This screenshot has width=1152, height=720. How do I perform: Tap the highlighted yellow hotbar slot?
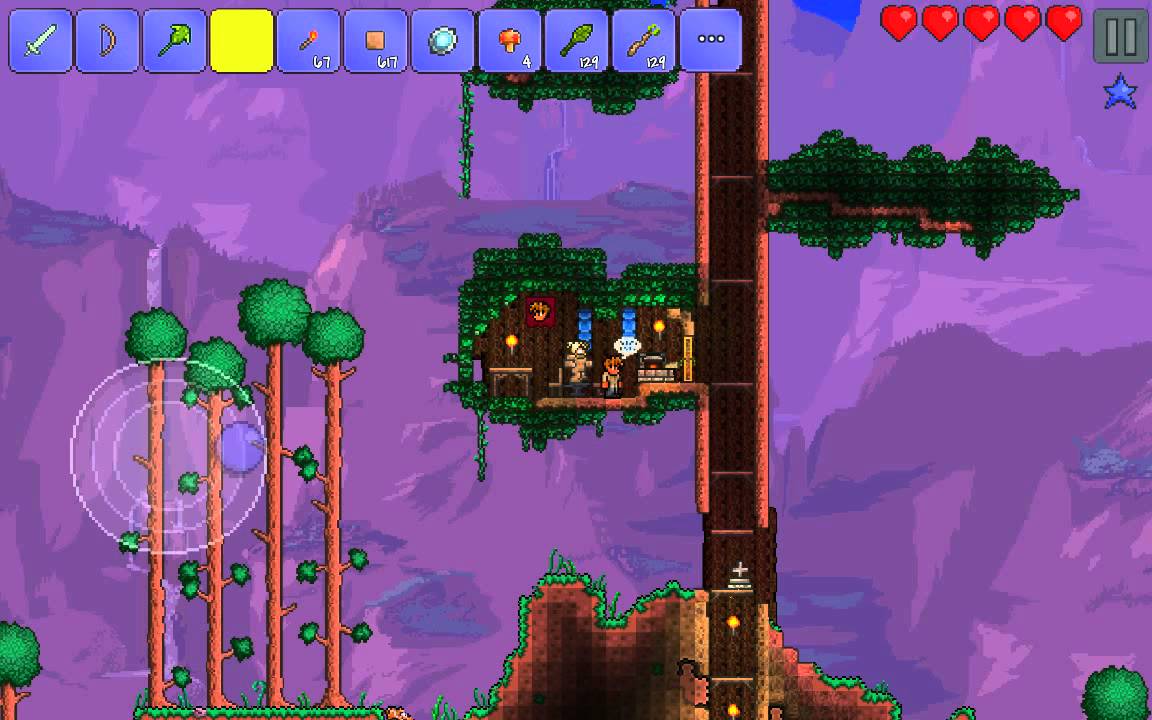click(242, 41)
